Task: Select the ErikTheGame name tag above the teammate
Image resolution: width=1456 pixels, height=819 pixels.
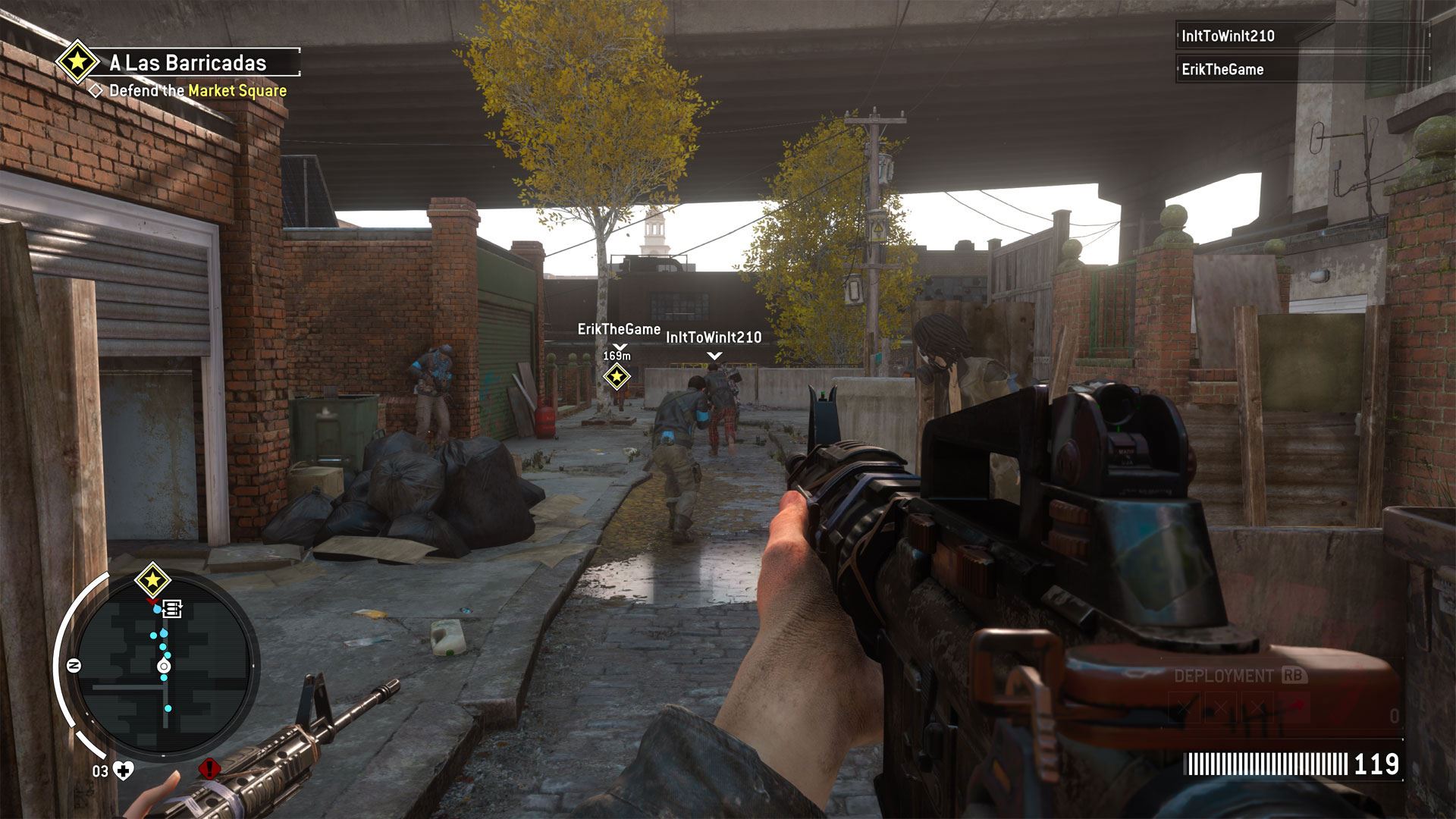Action: [x=619, y=329]
